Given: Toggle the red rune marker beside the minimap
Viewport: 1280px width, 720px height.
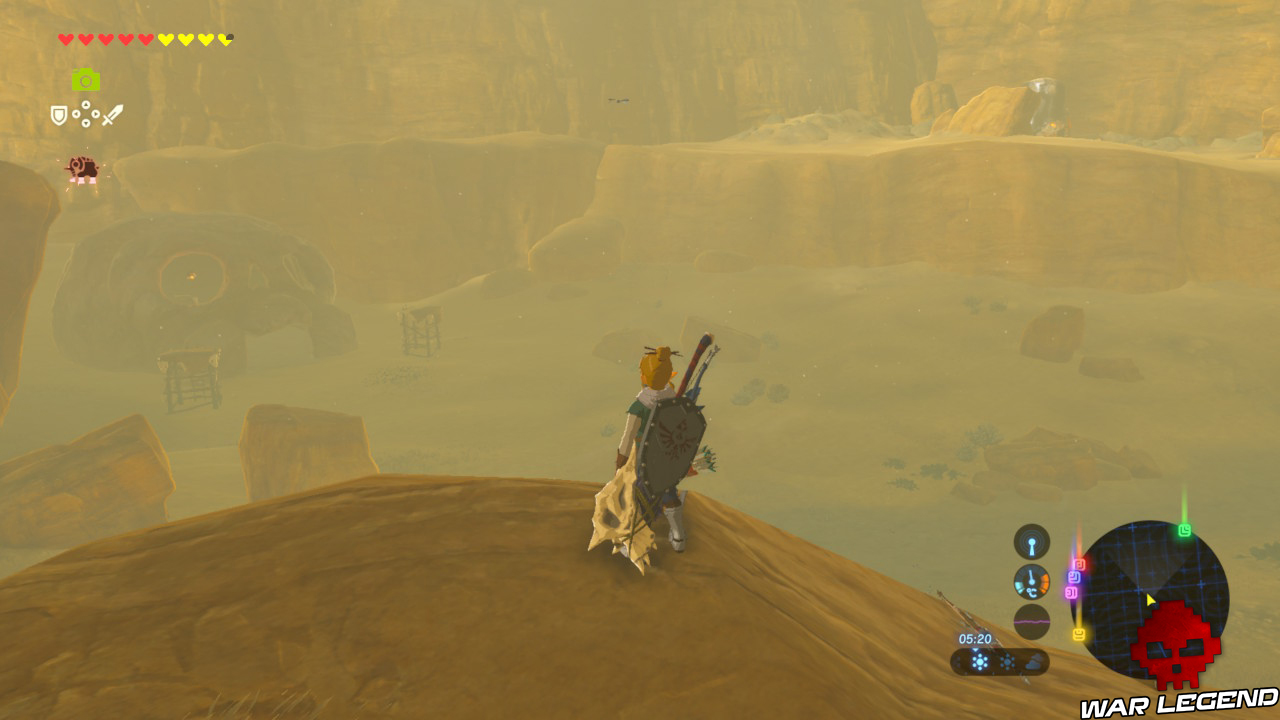Looking at the screenshot, I should pyautogui.click(x=1082, y=562).
